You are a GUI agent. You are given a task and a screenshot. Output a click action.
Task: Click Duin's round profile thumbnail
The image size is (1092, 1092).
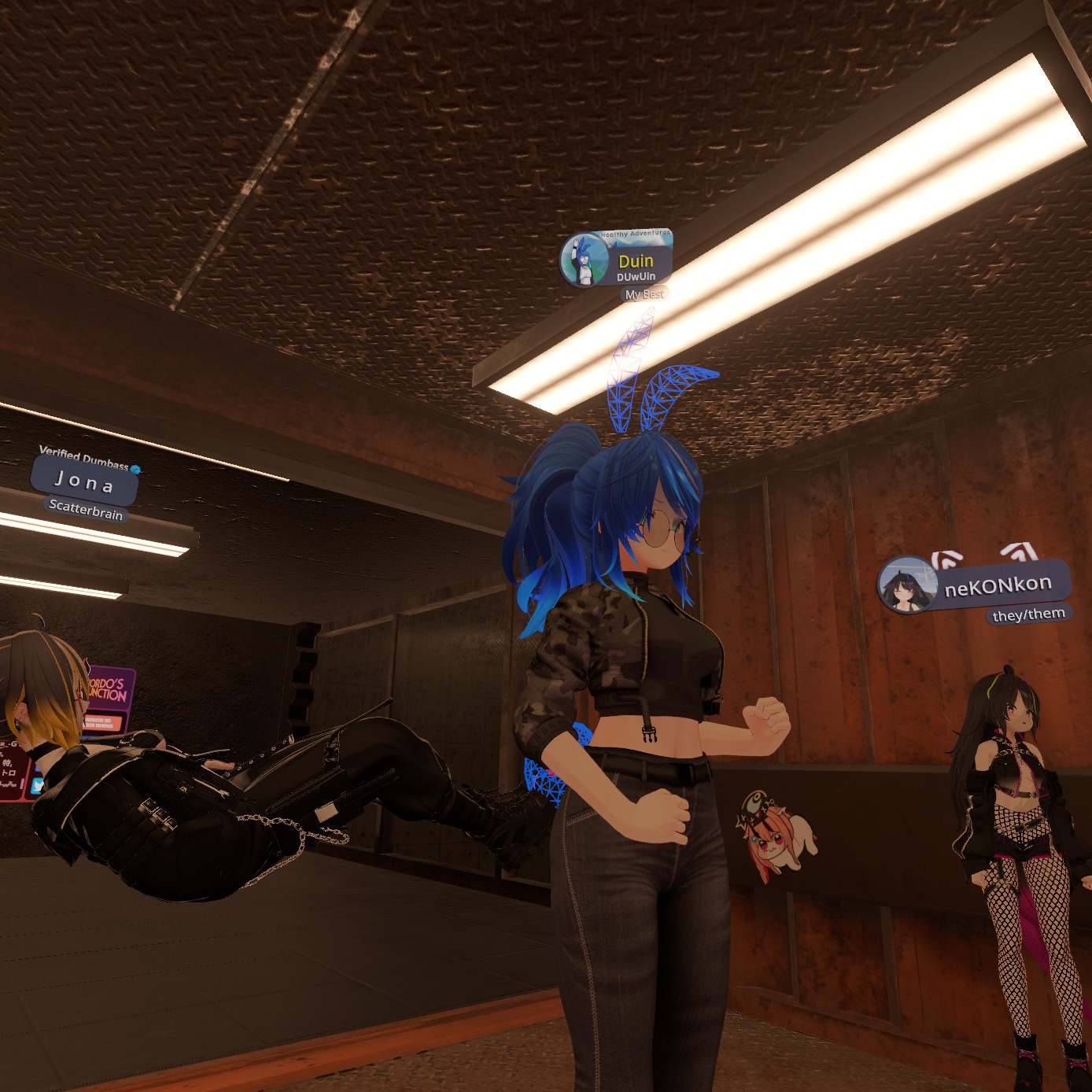[584, 261]
